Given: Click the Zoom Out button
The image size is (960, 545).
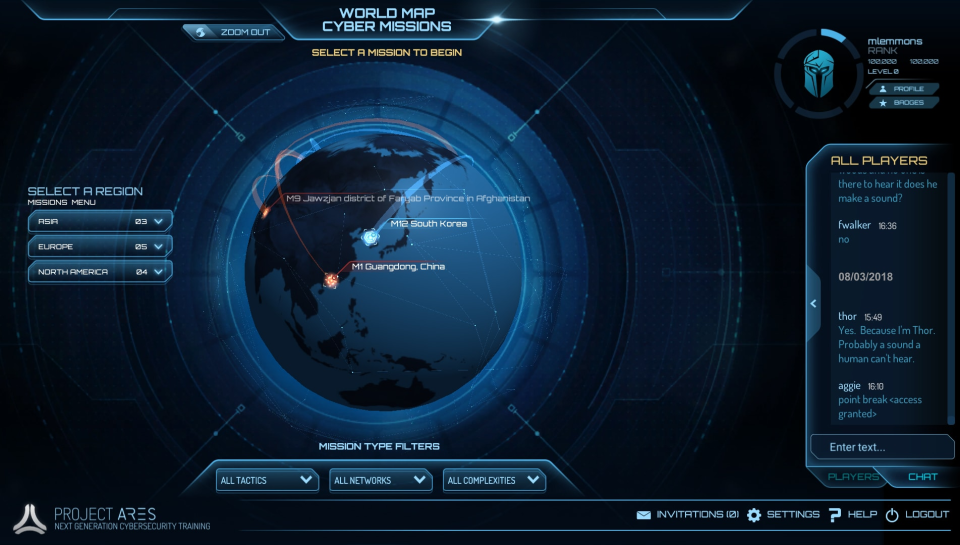Looking at the screenshot, I should point(234,32).
